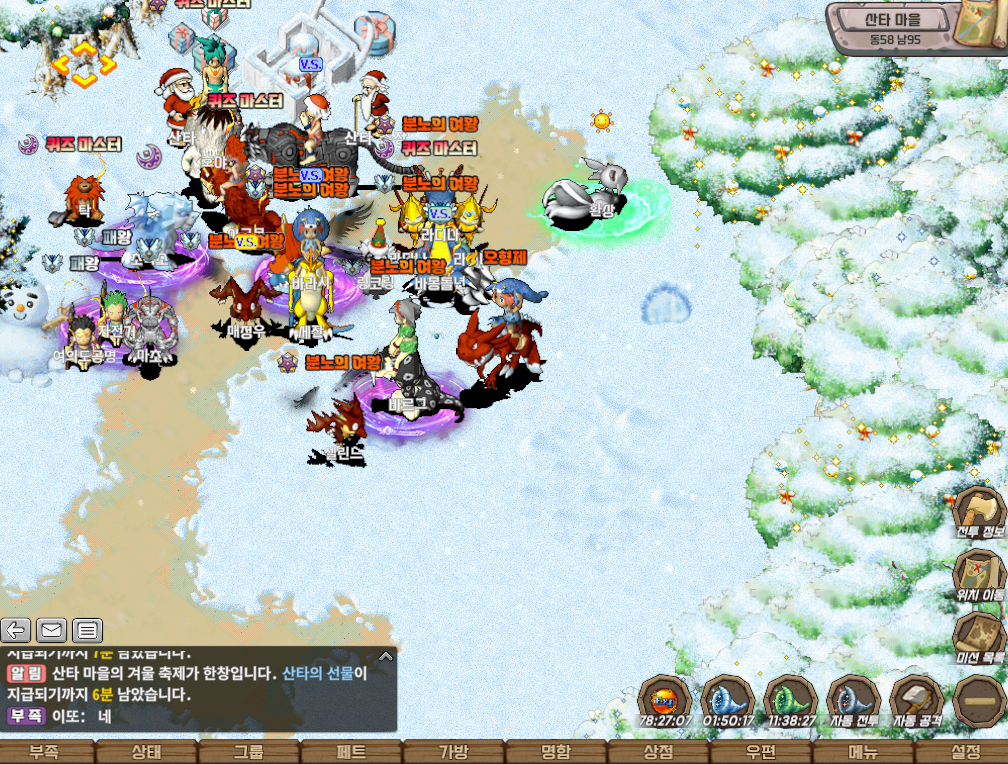Open the 미션 목록 mission list scroll

click(x=977, y=635)
